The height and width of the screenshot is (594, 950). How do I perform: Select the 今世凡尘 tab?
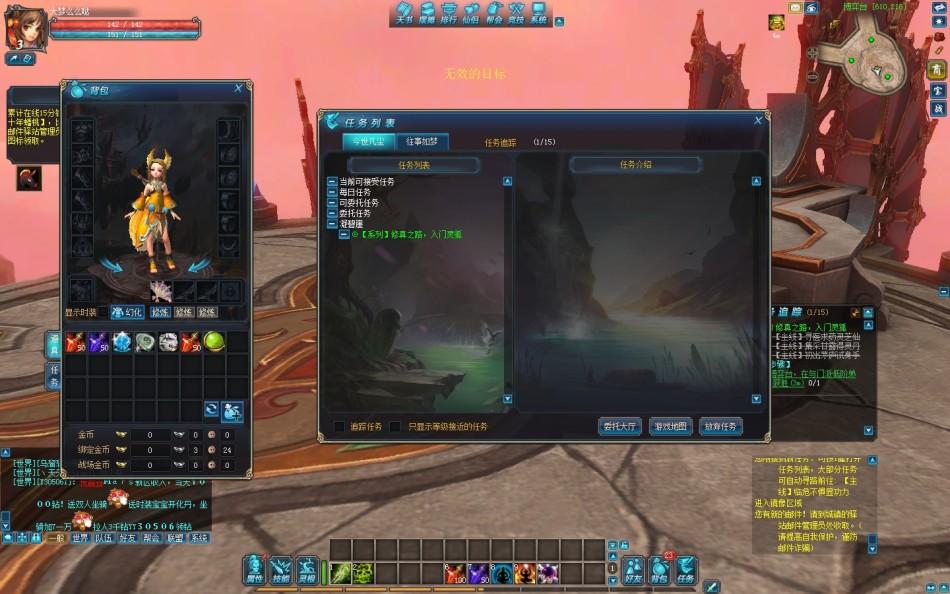click(x=367, y=142)
